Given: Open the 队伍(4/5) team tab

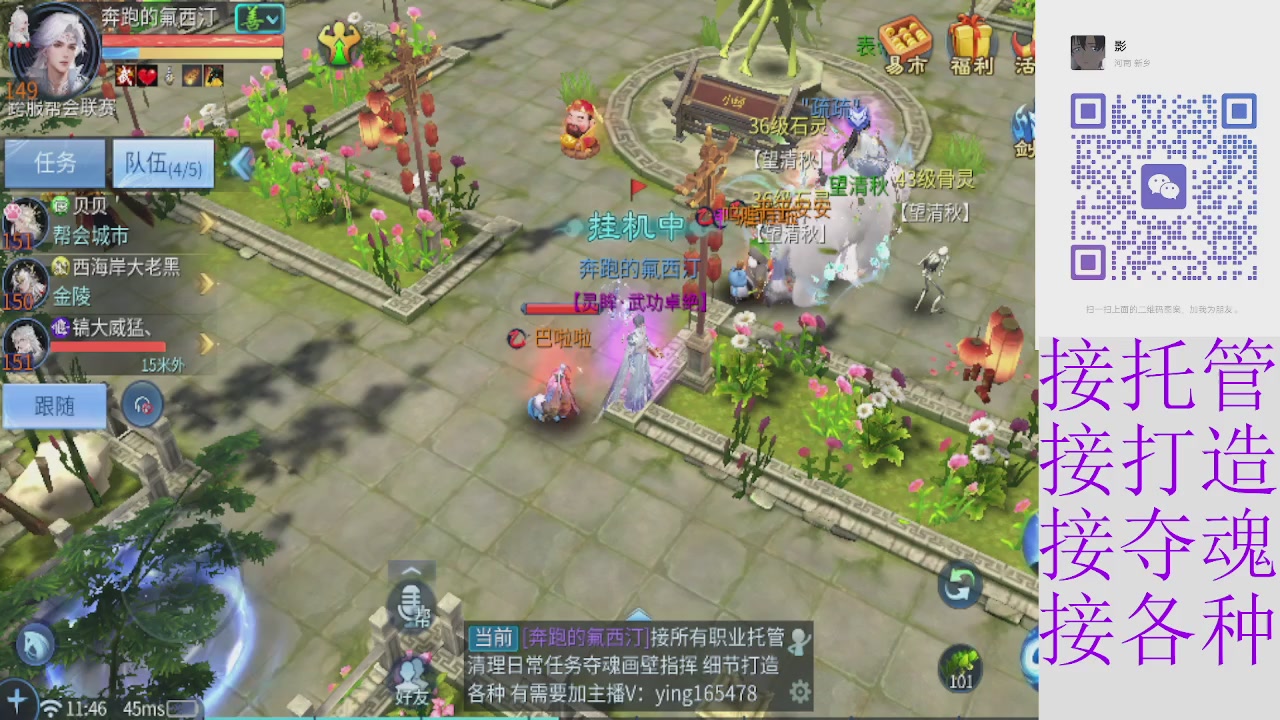Looking at the screenshot, I should (163, 163).
